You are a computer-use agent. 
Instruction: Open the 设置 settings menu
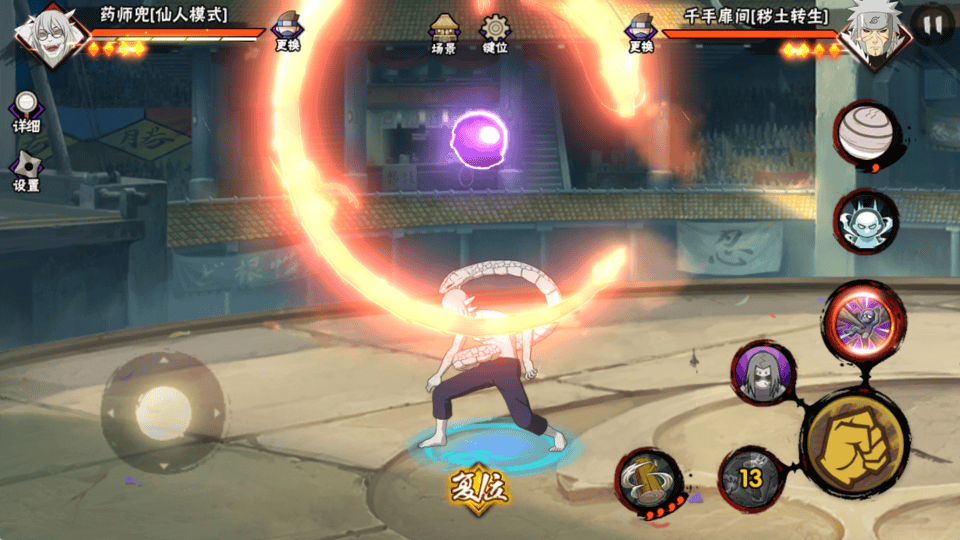[x=26, y=171]
